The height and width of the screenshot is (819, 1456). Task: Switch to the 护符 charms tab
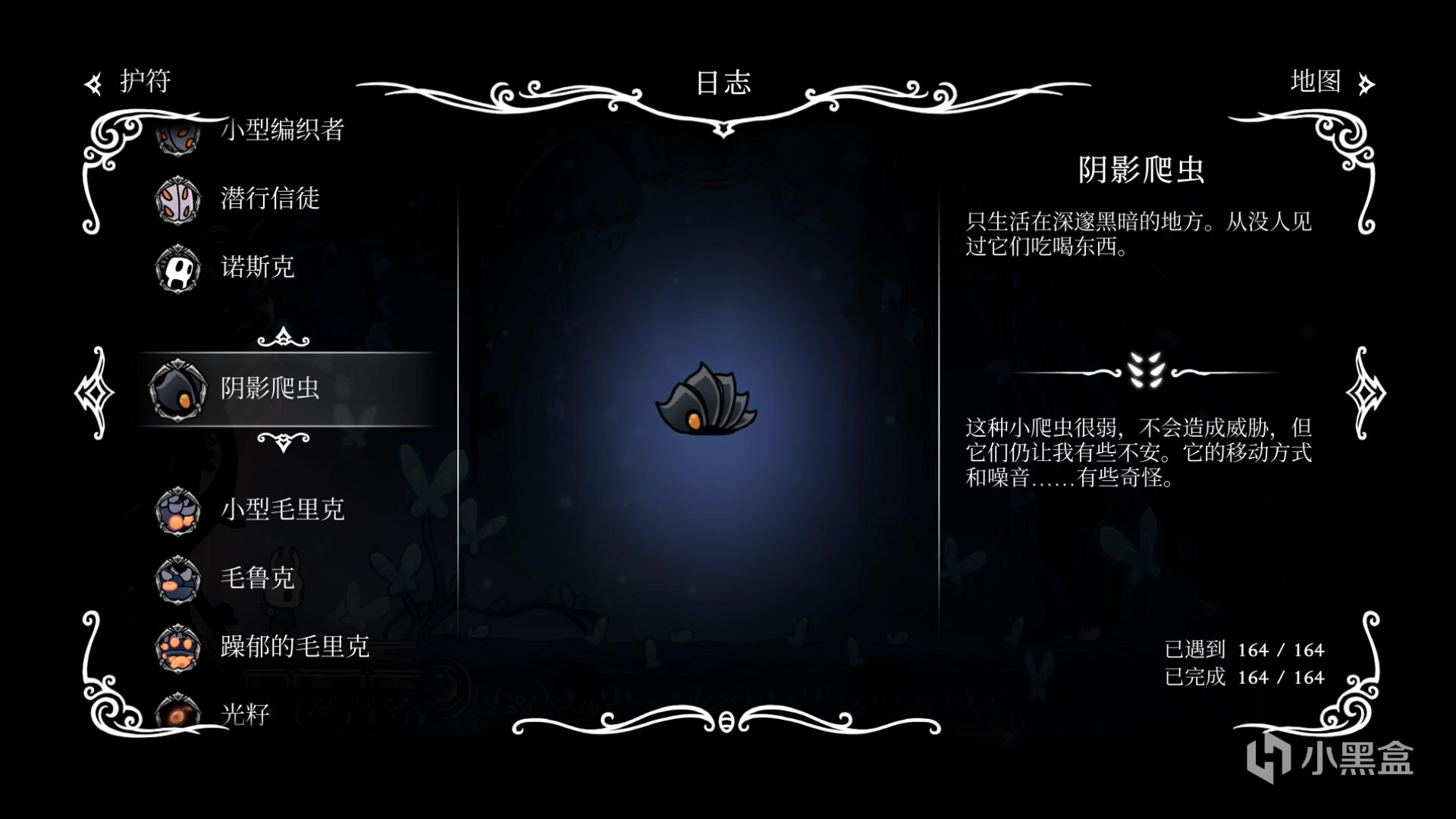click(x=129, y=82)
